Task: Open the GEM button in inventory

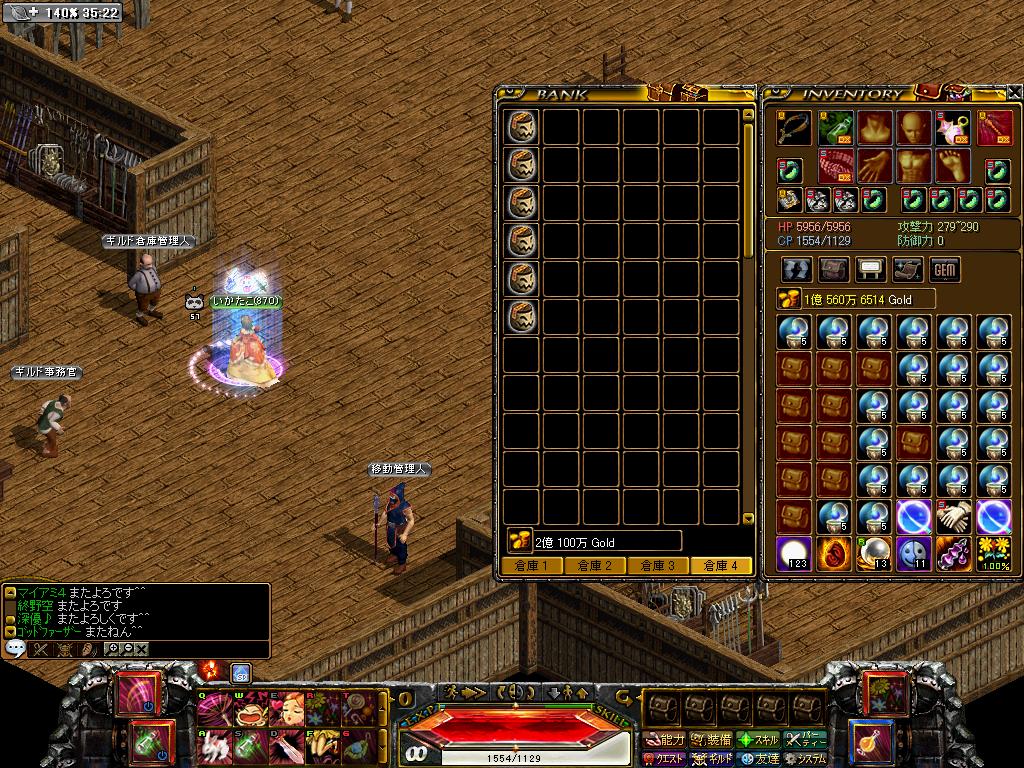Action: tap(944, 270)
